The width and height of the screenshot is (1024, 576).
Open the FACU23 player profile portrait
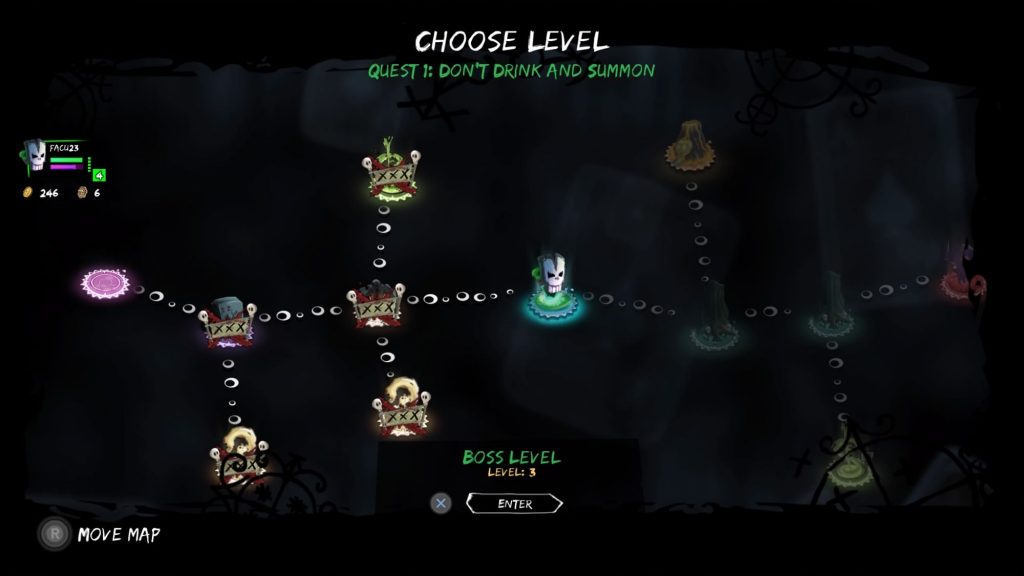[35, 157]
